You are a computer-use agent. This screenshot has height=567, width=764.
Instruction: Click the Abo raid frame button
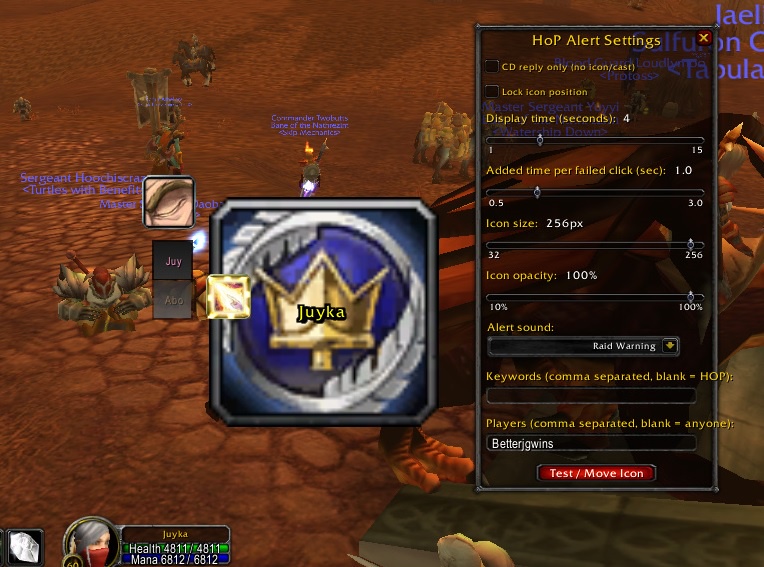[x=172, y=298]
